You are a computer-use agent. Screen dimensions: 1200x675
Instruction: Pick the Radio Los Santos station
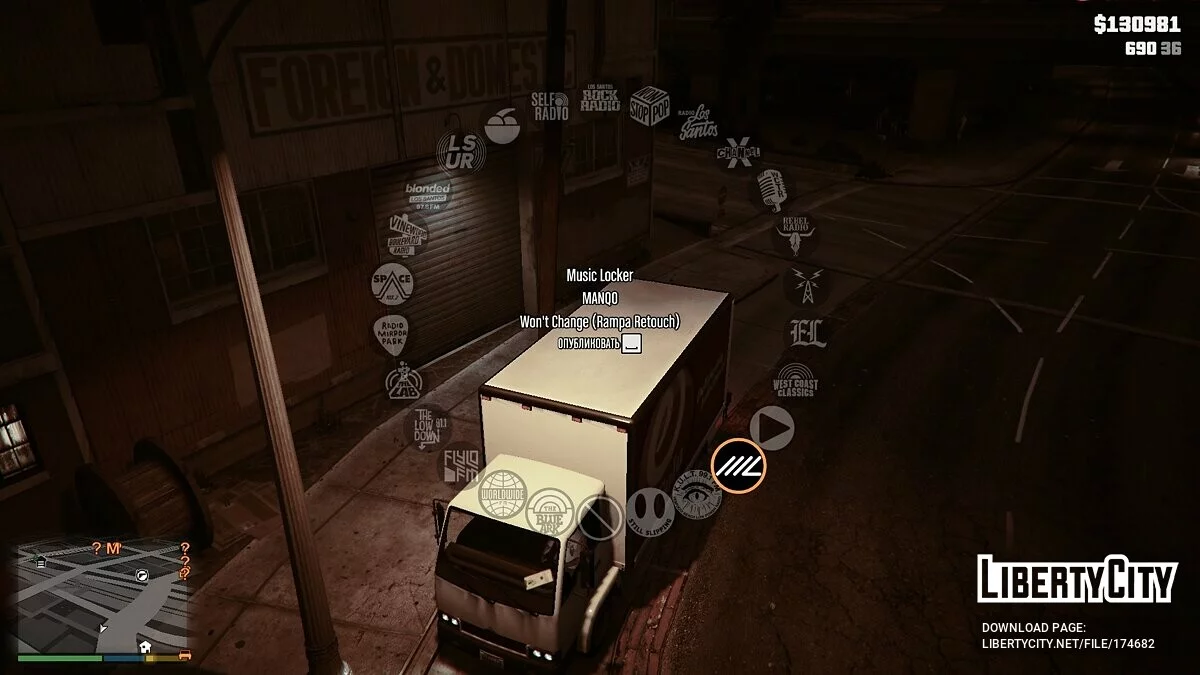(698, 122)
